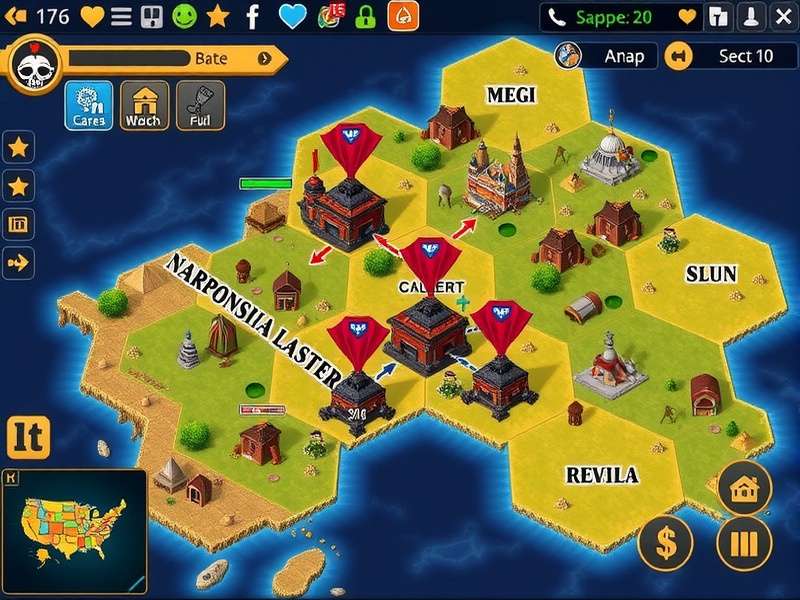This screenshot has width=800, height=600.
Task: Click the green smiley face icon
Action: point(184,16)
